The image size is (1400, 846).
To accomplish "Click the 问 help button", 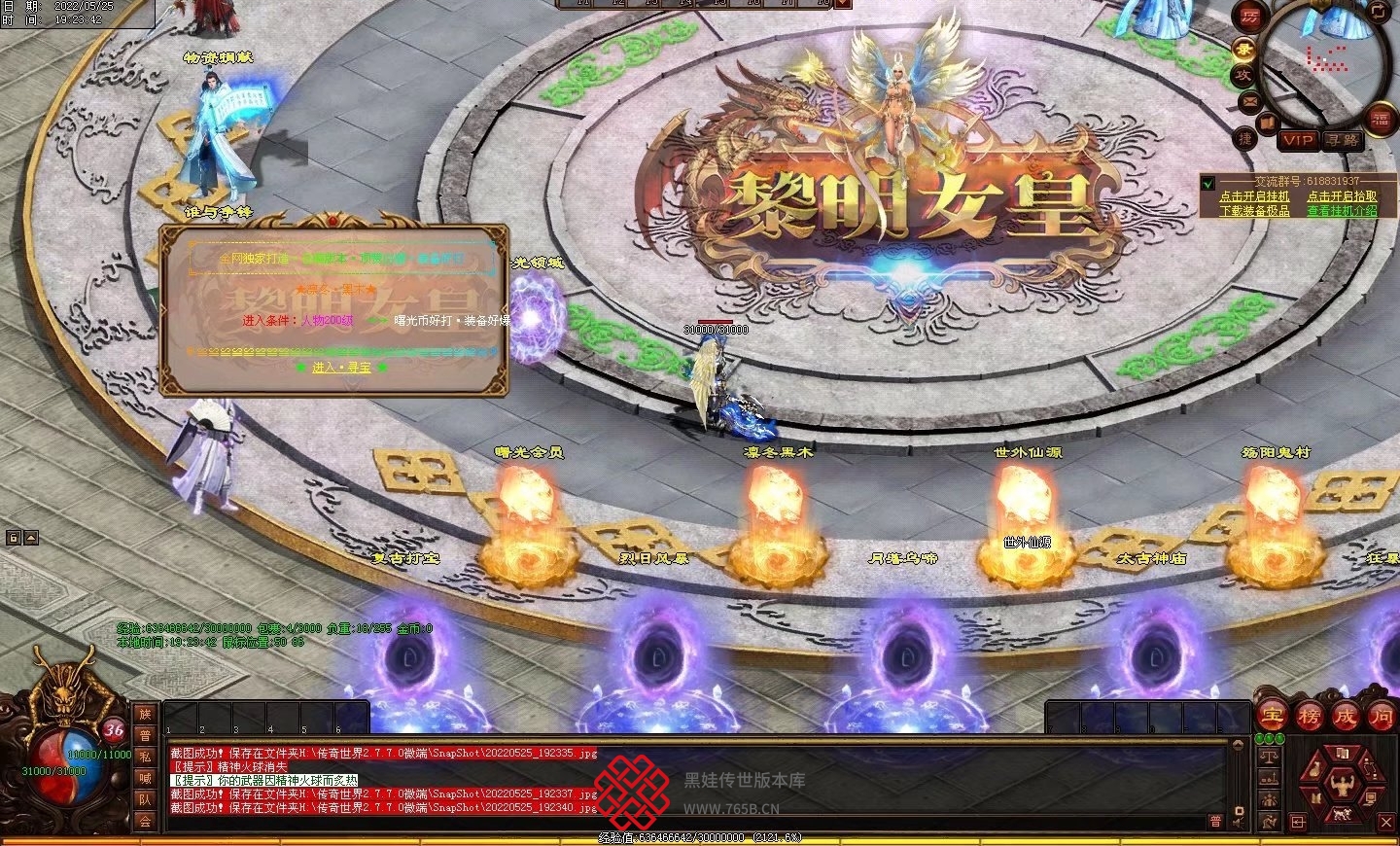I will click(1381, 717).
